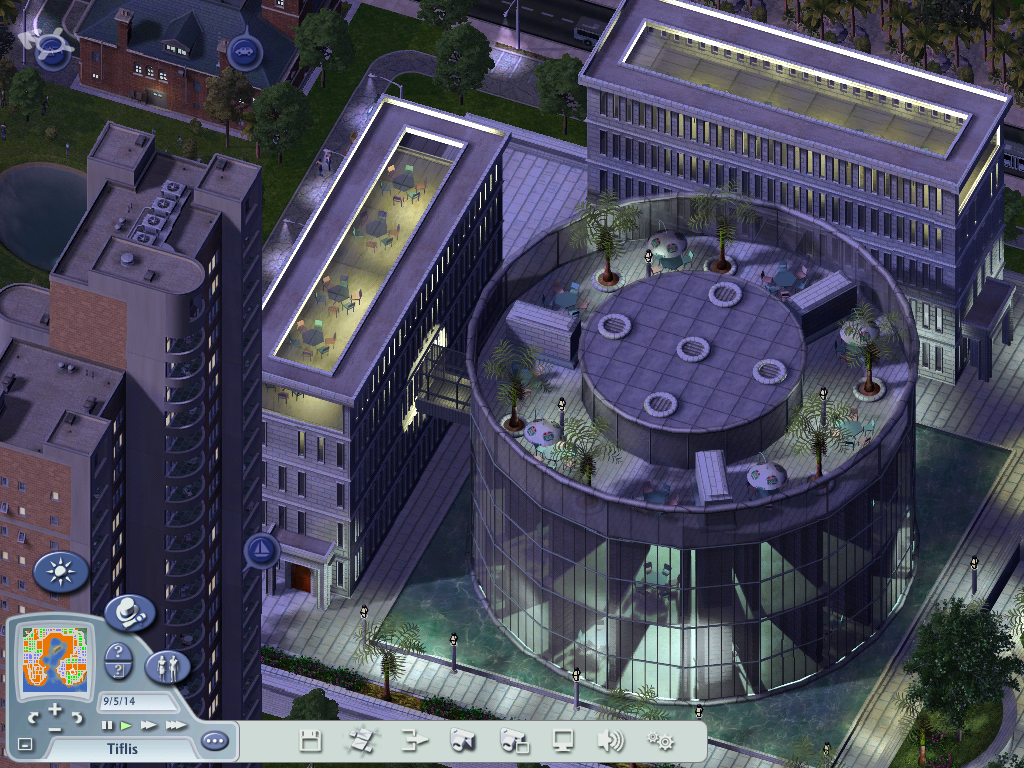
Task: Click the exit arrow icon
Action: (414, 741)
